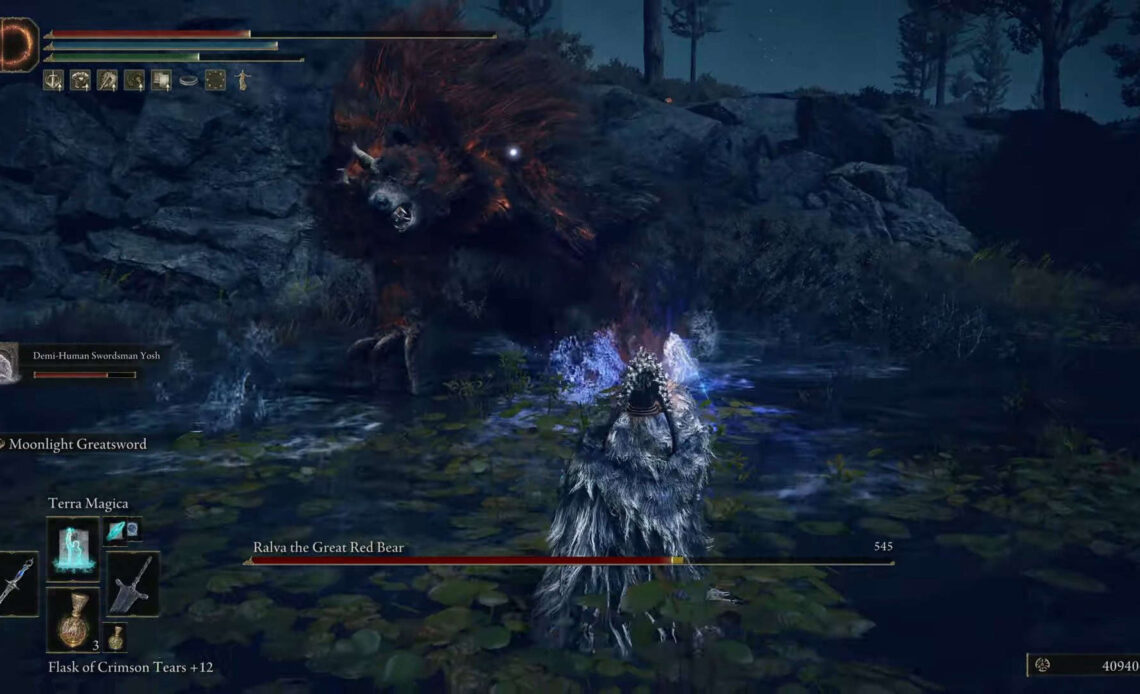This screenshot has height=694, width=1140.
Task: Click the armor defense-up buff icon
Action: [x=80, y=80]
